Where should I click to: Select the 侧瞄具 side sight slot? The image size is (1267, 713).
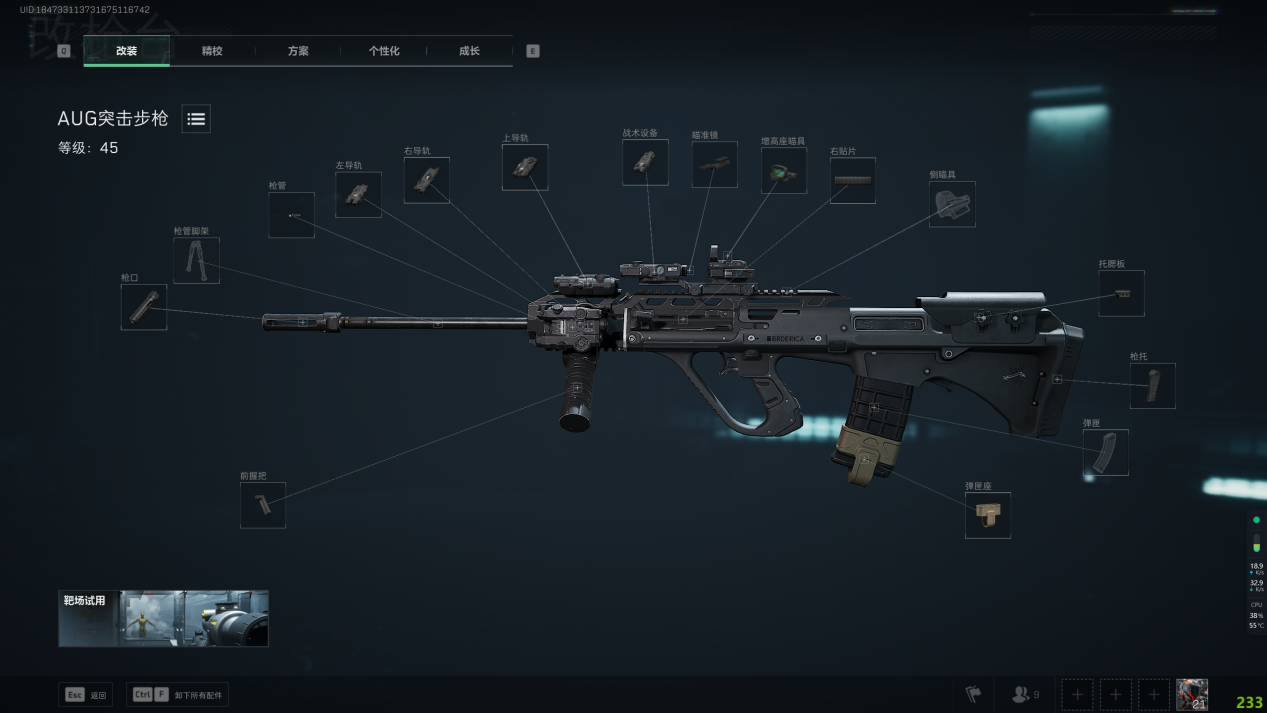952,204
